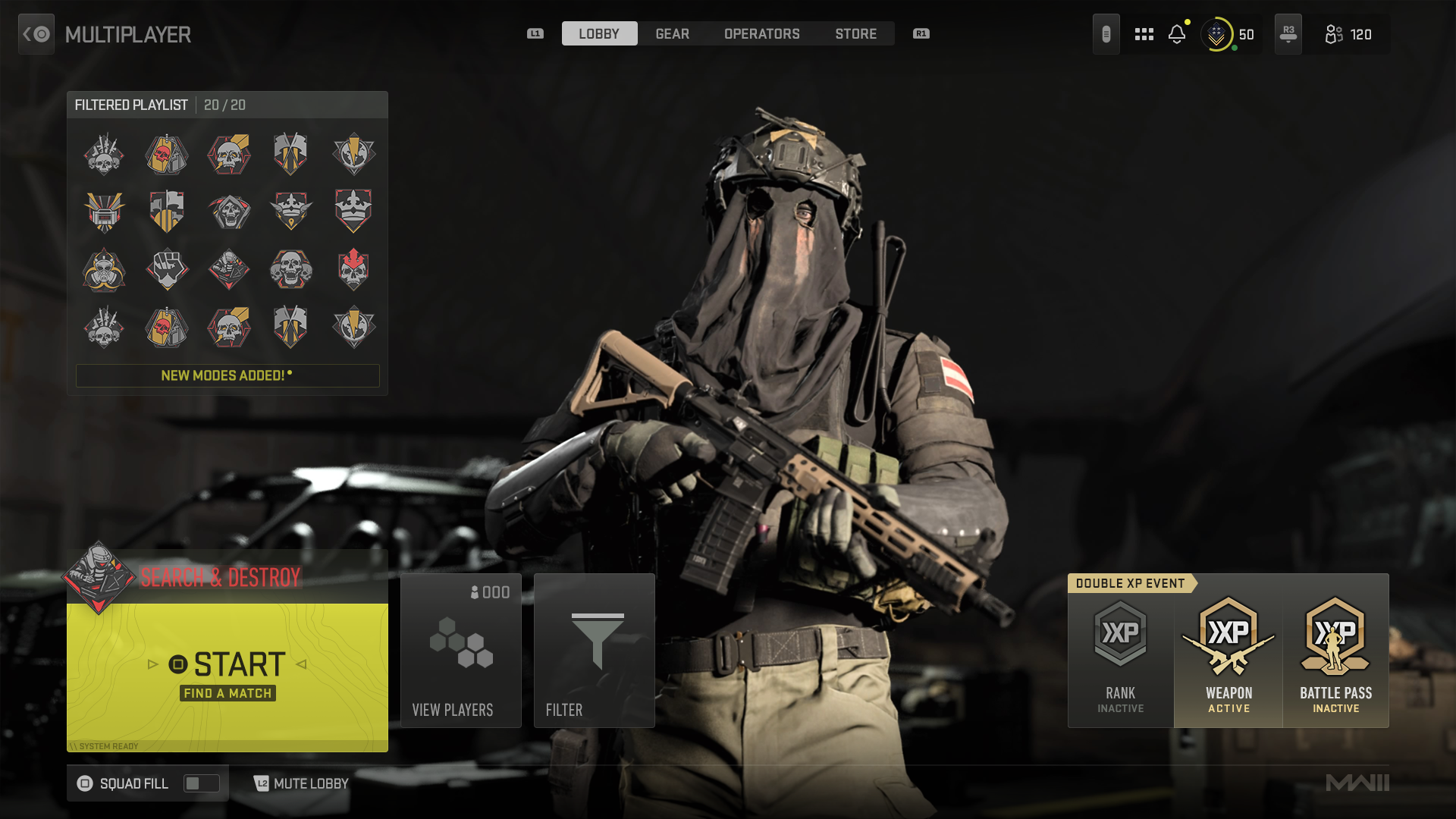The height and width of the screenshot is (819, 1456).
Task: Toggle the Squad Fill switch
Action: pyautogui.click(x=201, y=783)
